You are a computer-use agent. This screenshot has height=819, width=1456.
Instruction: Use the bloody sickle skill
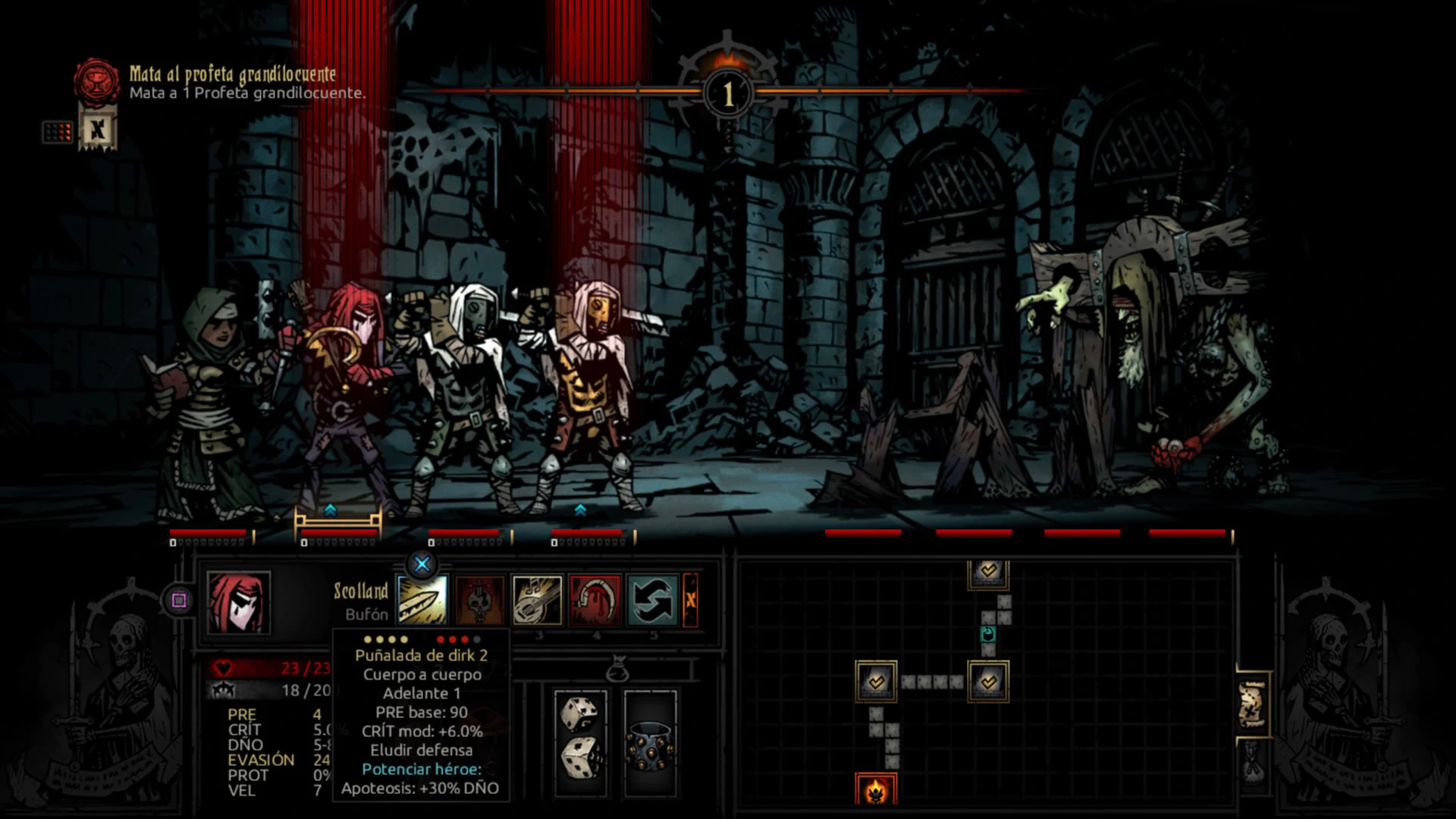[x=595, y=600]
